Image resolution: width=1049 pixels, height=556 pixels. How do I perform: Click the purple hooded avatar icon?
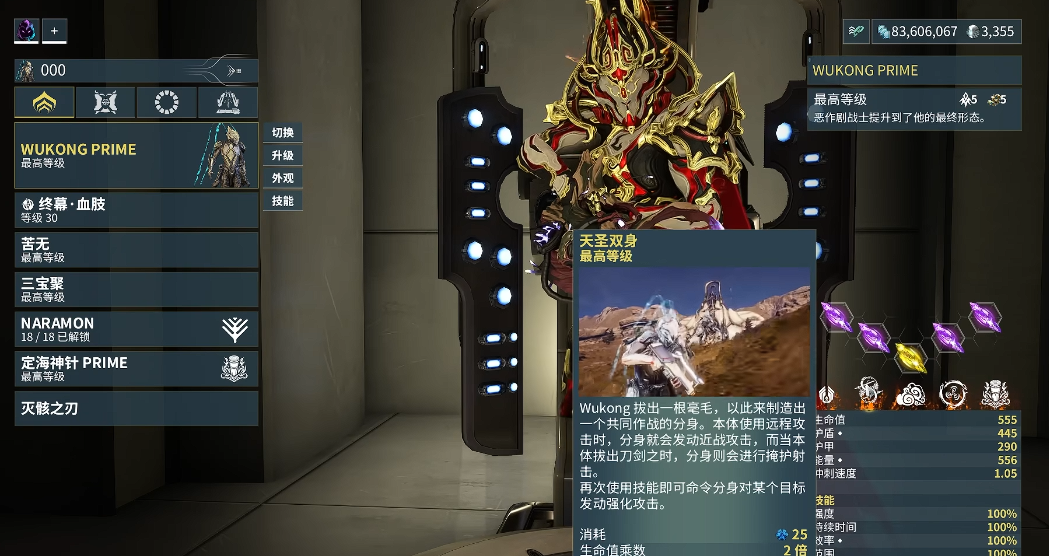(26, 31)
